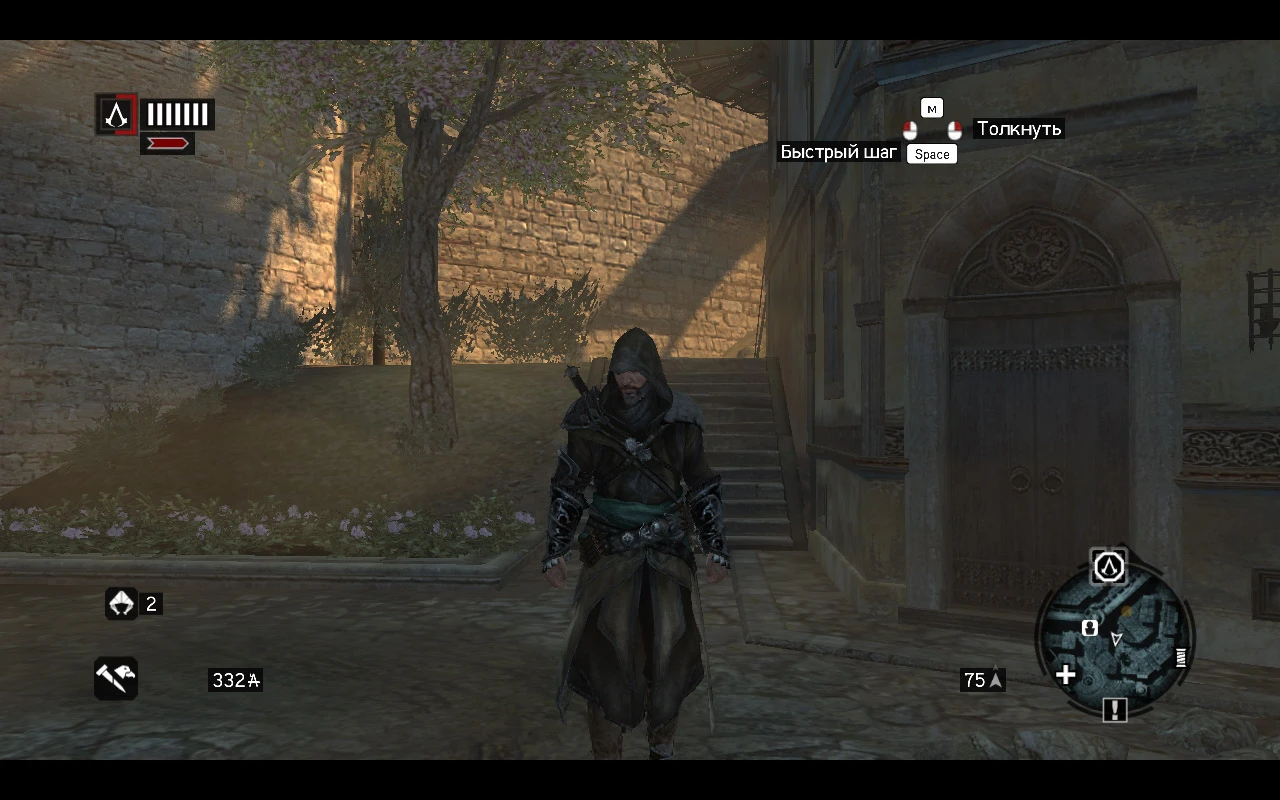Click the exclamation mark mission icon below minimap
This screenshot has height=800, width=1280.
tap(1113, 710)
